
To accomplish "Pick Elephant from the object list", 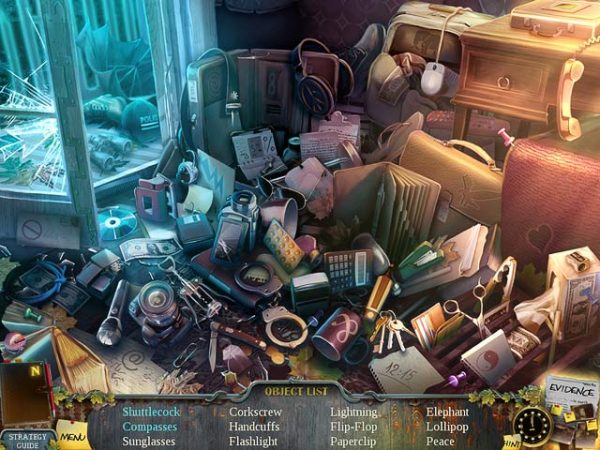I will pyautogui.click(x=447, y=411).
